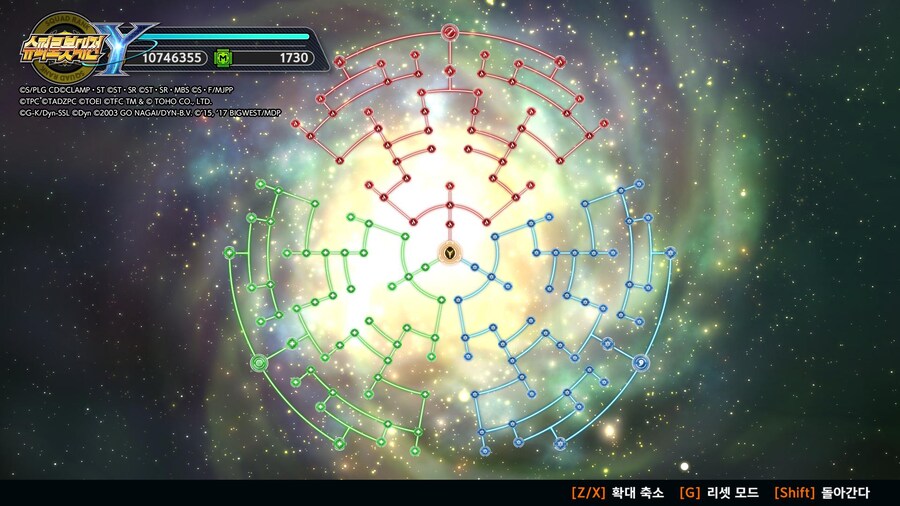Screen dimensions: 900x506
Task: Pick the large green node on the far left
Action: click(230, 252)
